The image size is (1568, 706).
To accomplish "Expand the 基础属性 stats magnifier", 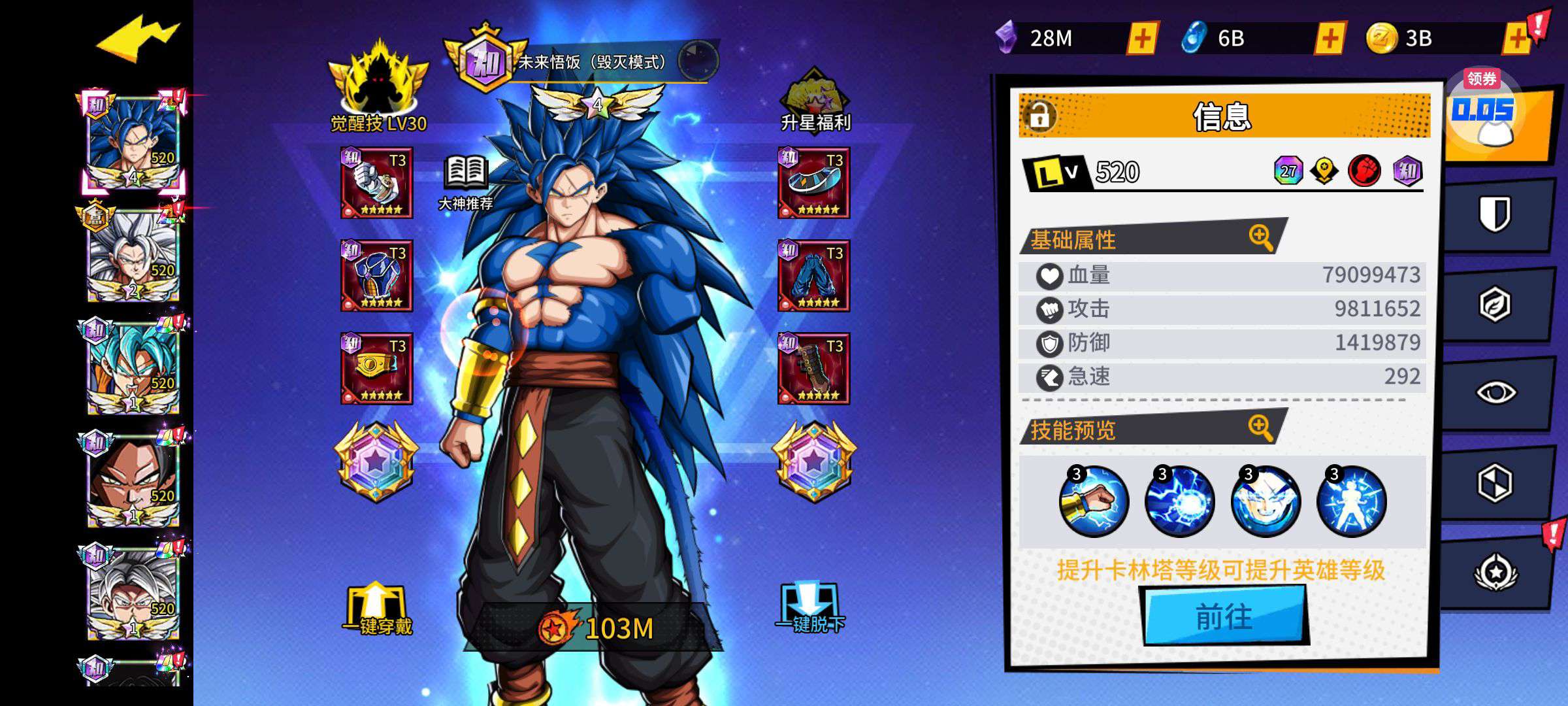I will point(1261,237).
